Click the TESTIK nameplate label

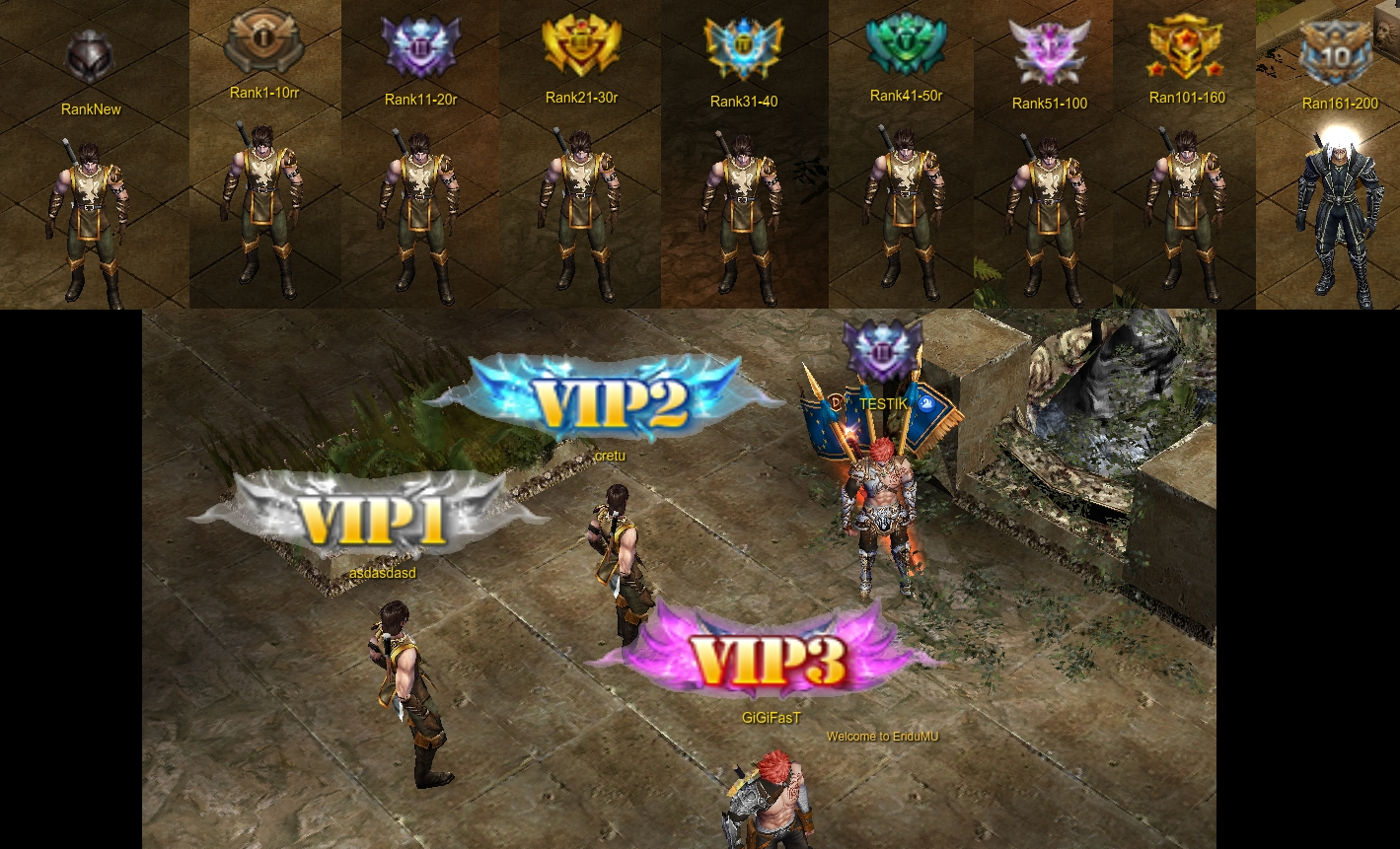coord(883,404)
